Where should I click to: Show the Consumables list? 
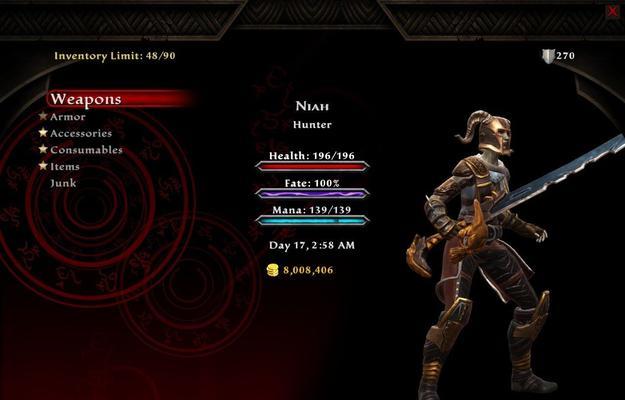[86, 150]
